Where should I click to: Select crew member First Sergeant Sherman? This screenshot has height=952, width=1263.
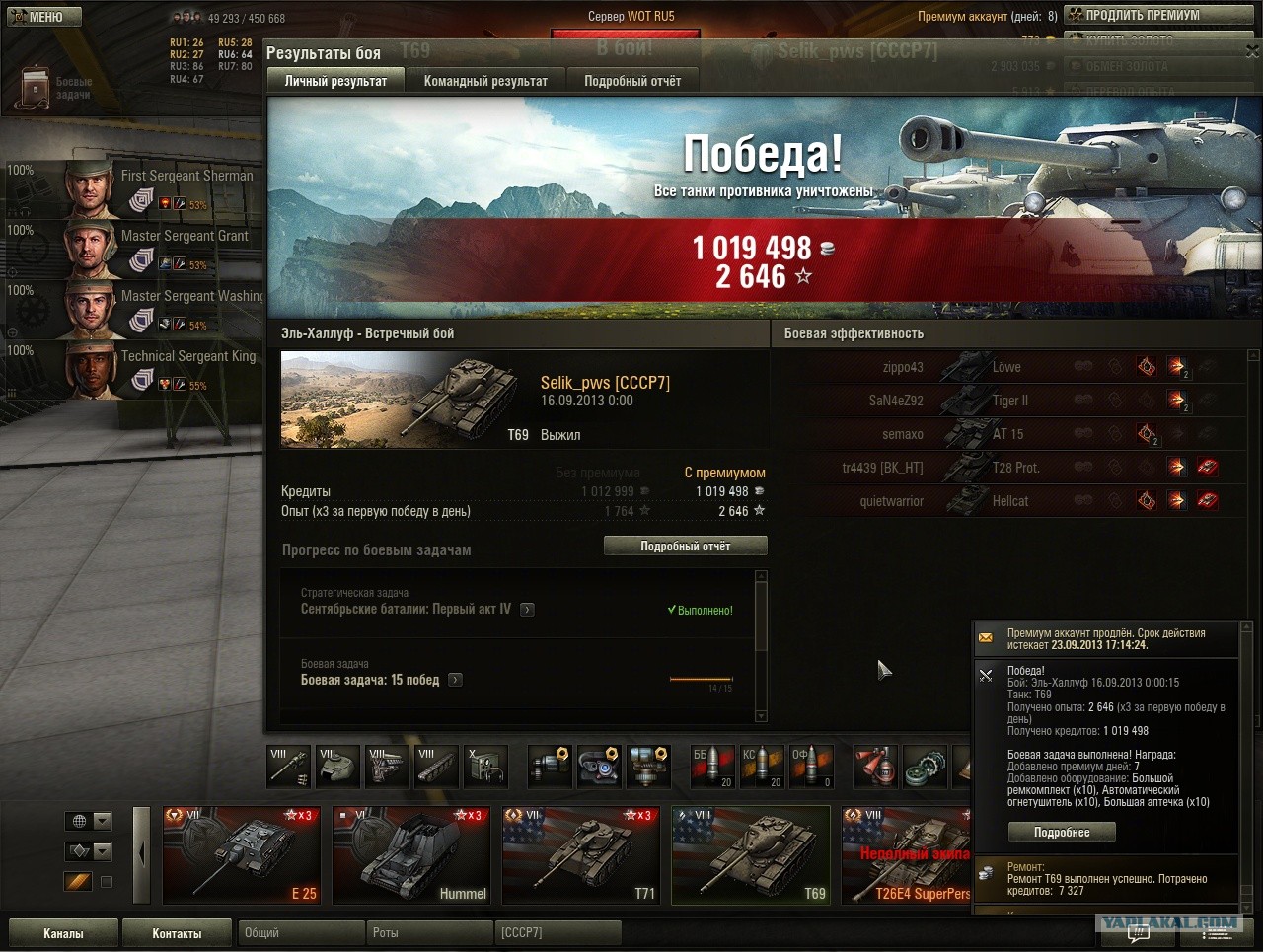pyautogui.click(x=158, y=187)
